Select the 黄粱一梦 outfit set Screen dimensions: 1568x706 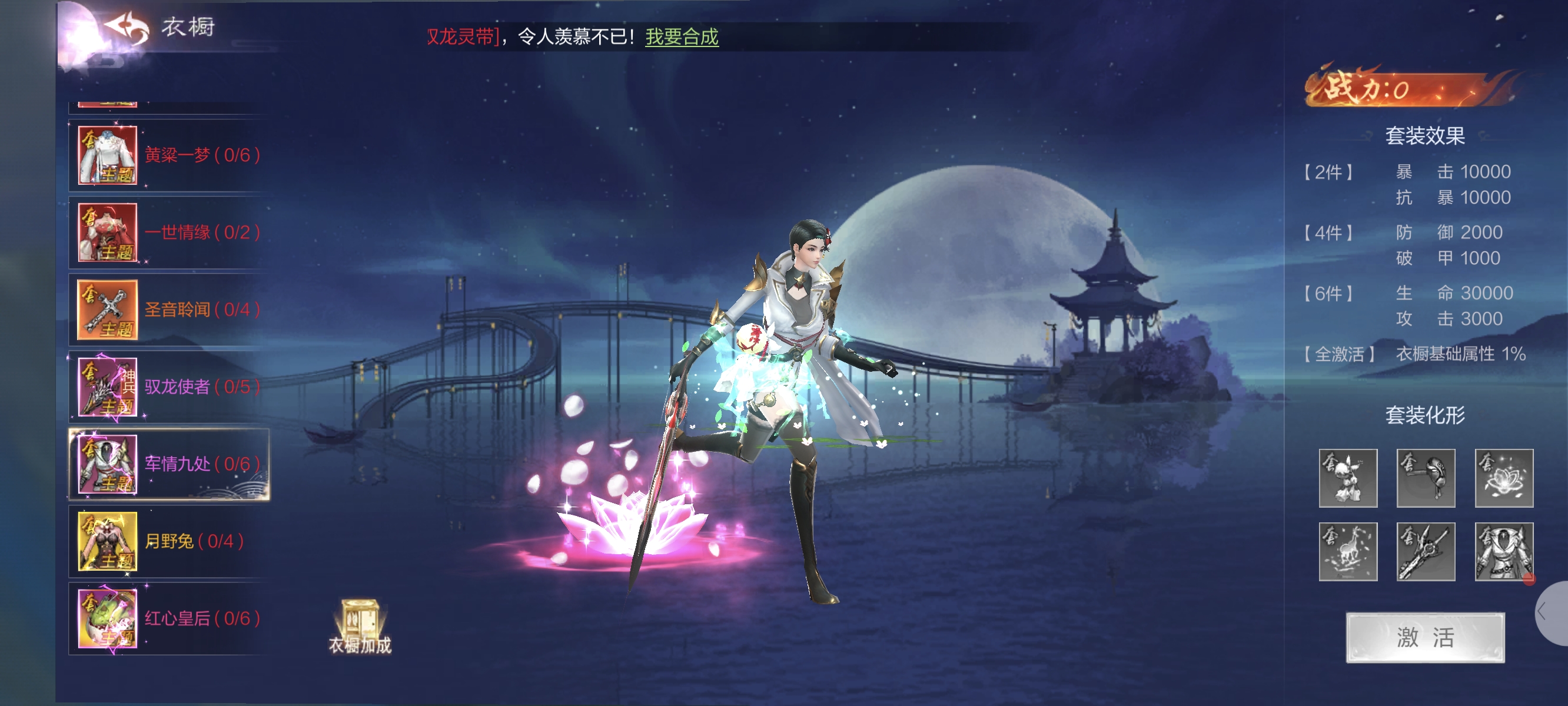pos(168,155)
